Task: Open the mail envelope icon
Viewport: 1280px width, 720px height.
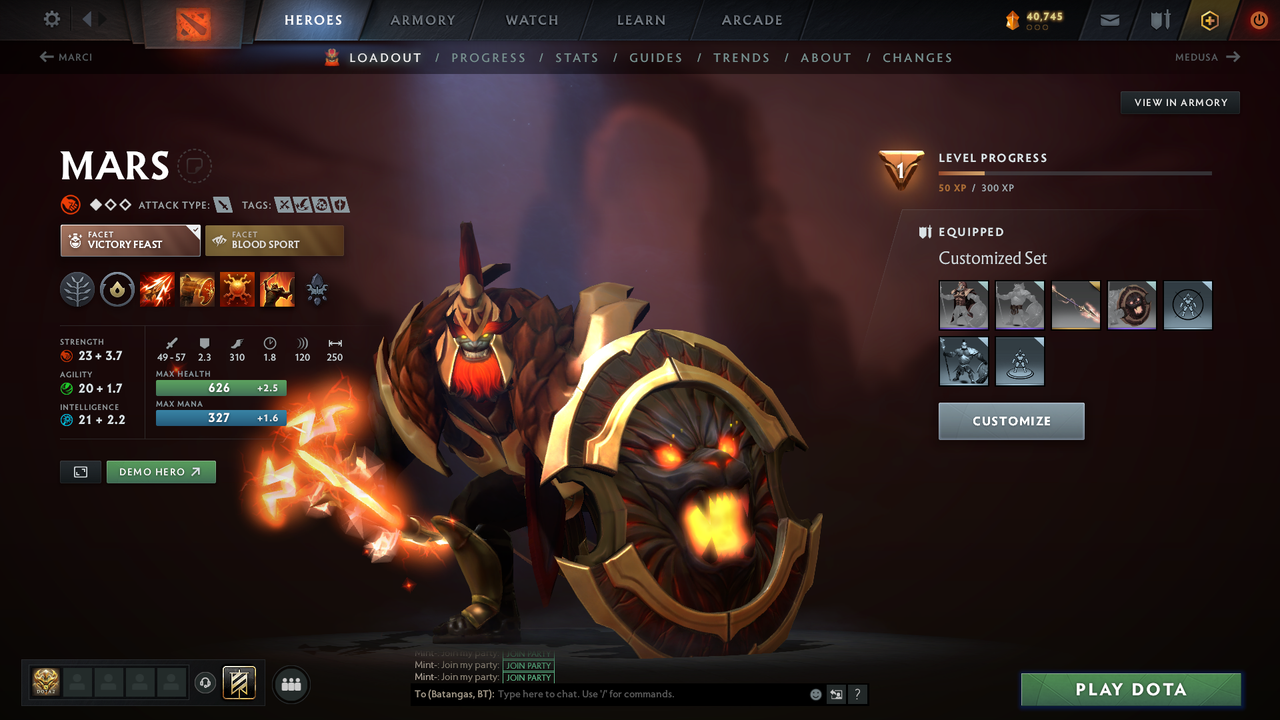Action: click(x=1108, y=19)
